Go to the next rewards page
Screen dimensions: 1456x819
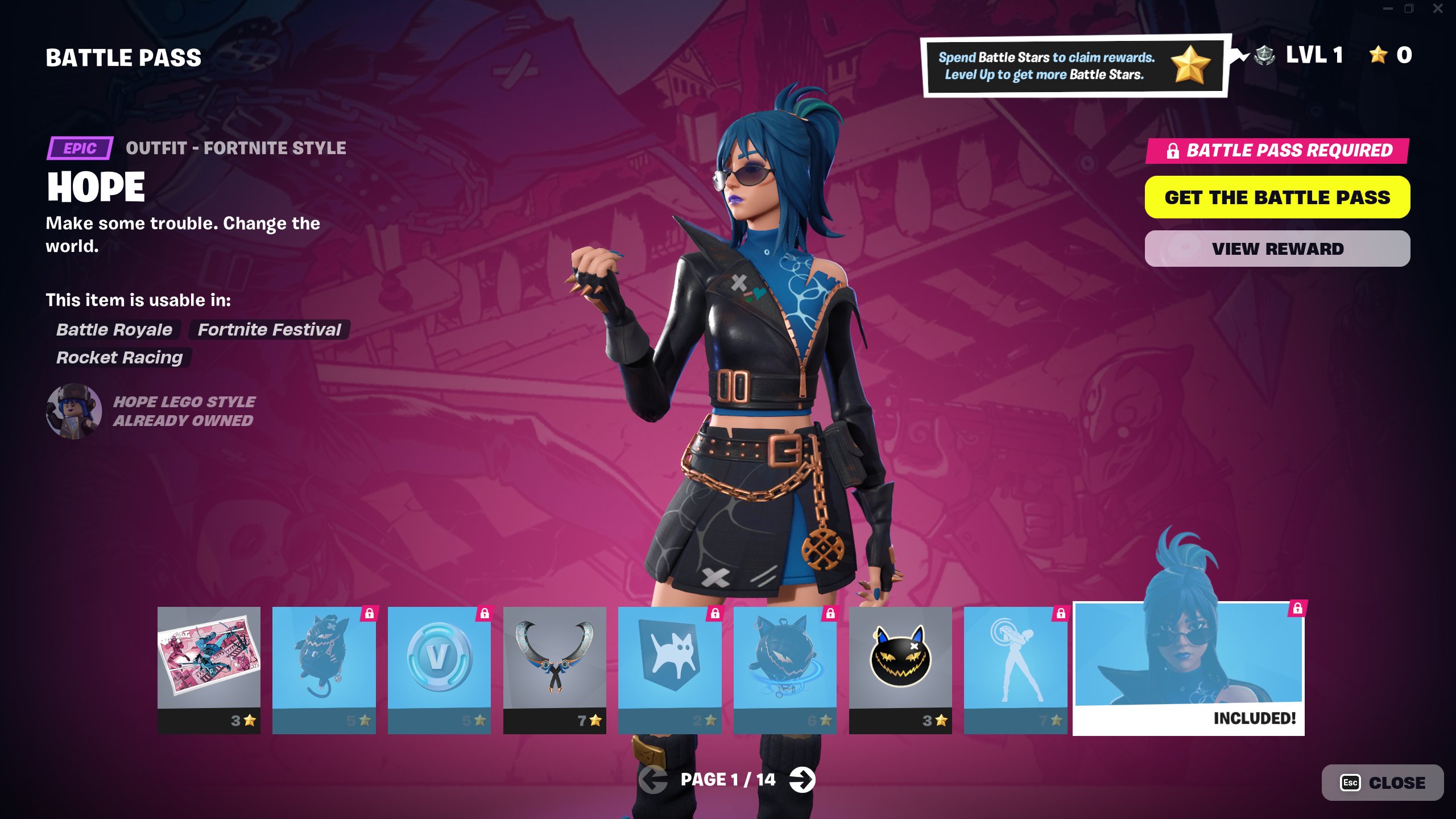[802, 779]
